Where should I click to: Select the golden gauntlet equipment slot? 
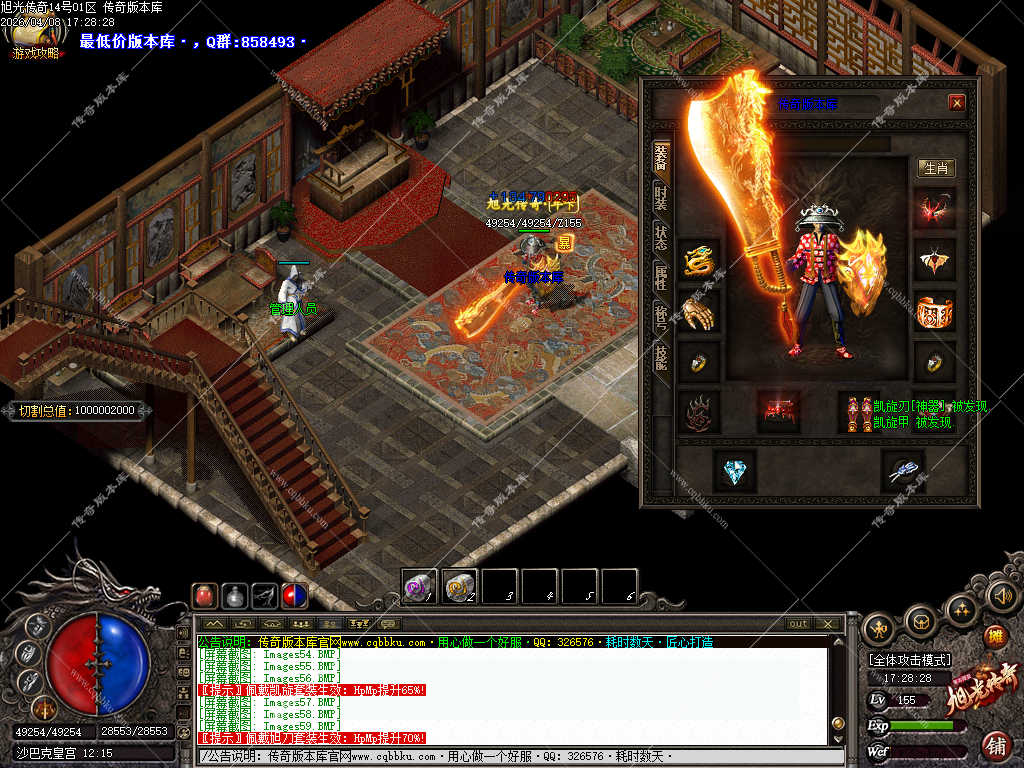click(699, 312)
